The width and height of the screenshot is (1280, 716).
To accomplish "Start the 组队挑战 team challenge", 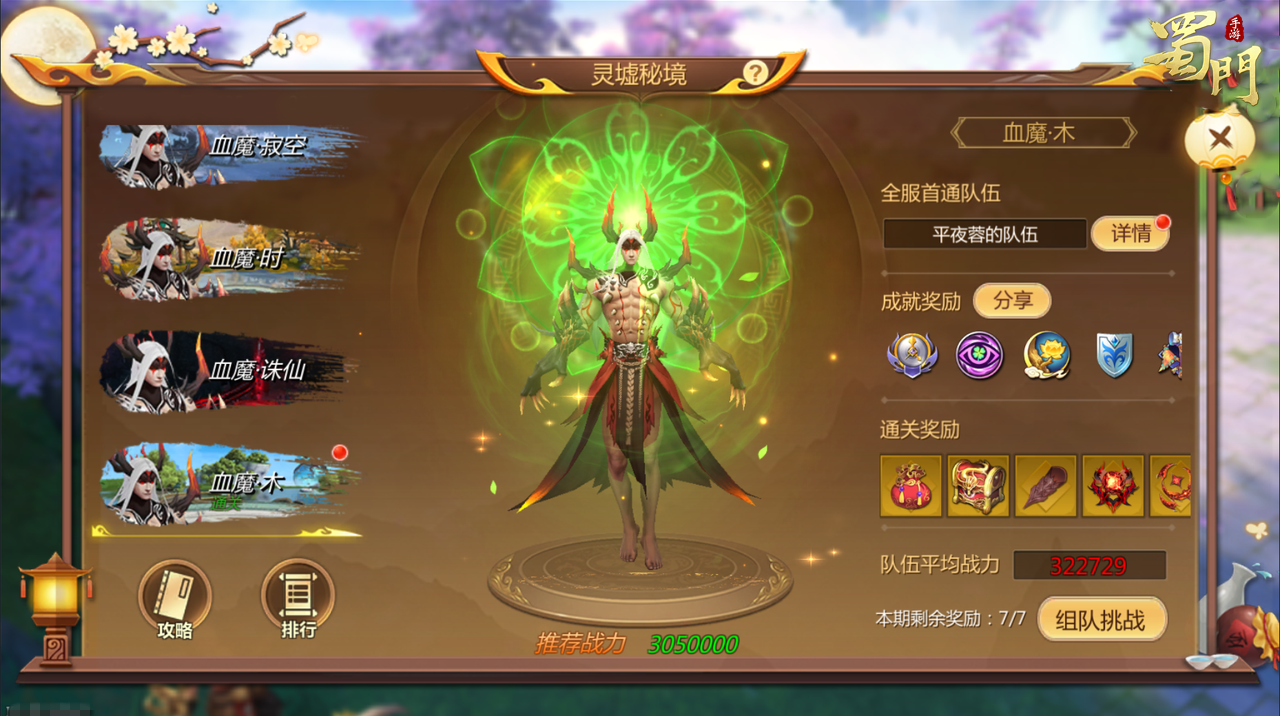I will [x=1101, y=620].
